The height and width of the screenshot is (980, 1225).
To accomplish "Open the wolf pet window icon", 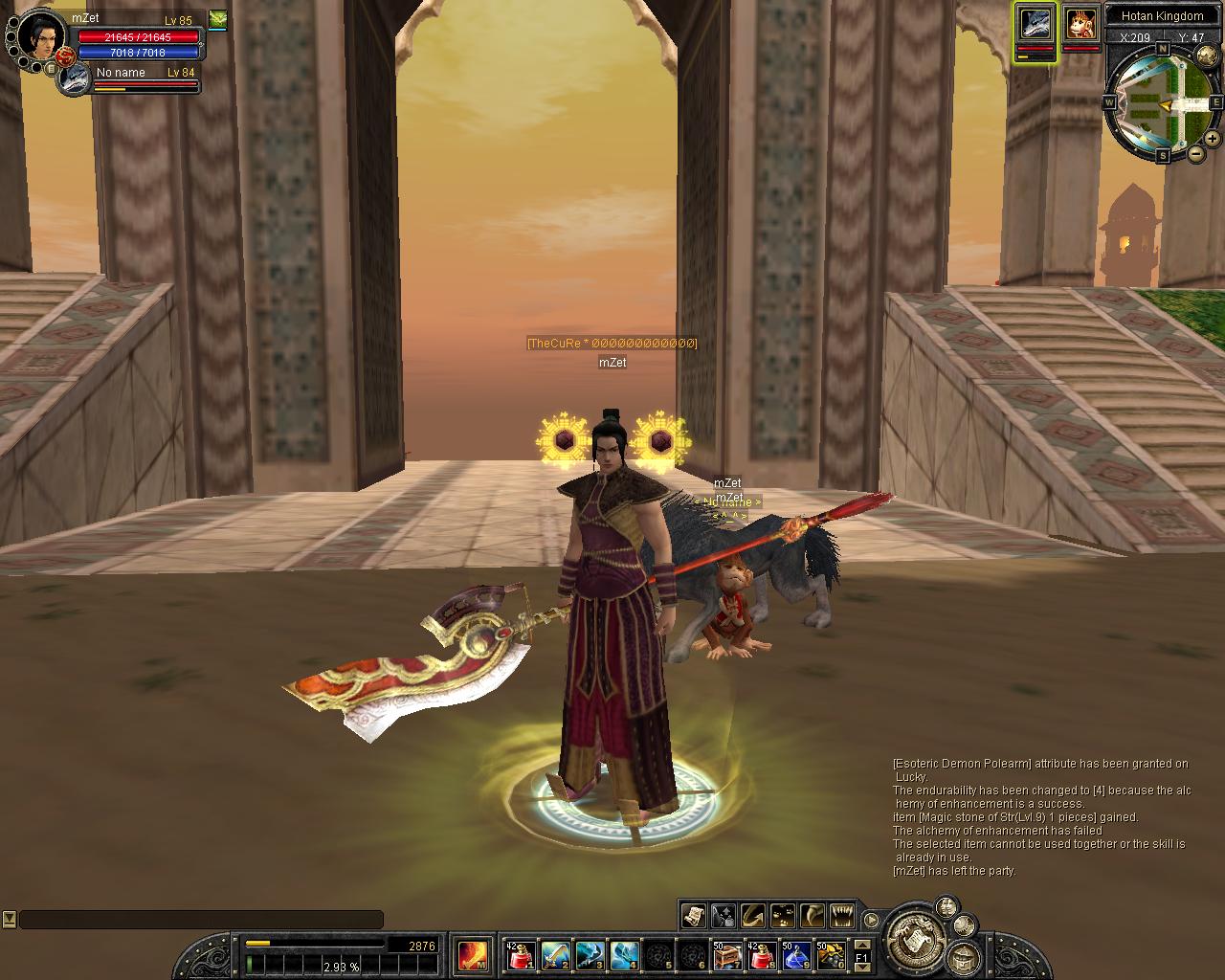I will (1036, 24).
